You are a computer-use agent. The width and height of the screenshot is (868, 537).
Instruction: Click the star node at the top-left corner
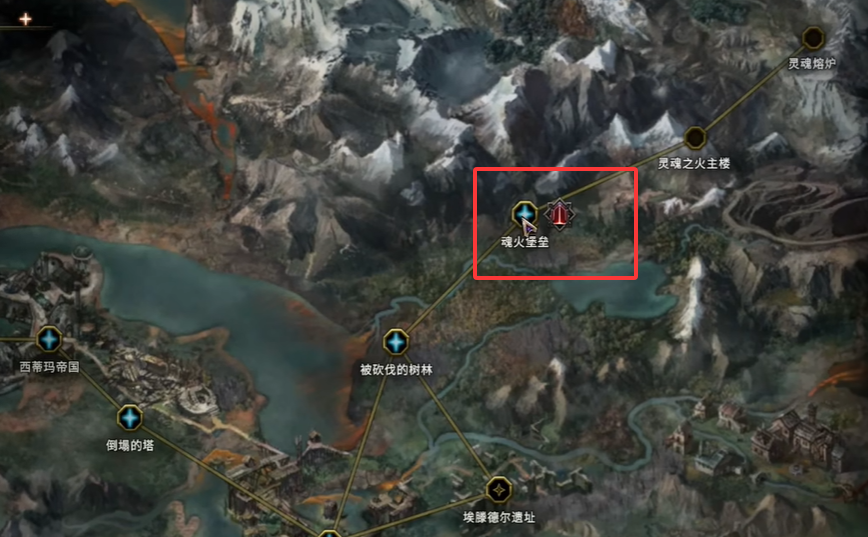point(25,18)
